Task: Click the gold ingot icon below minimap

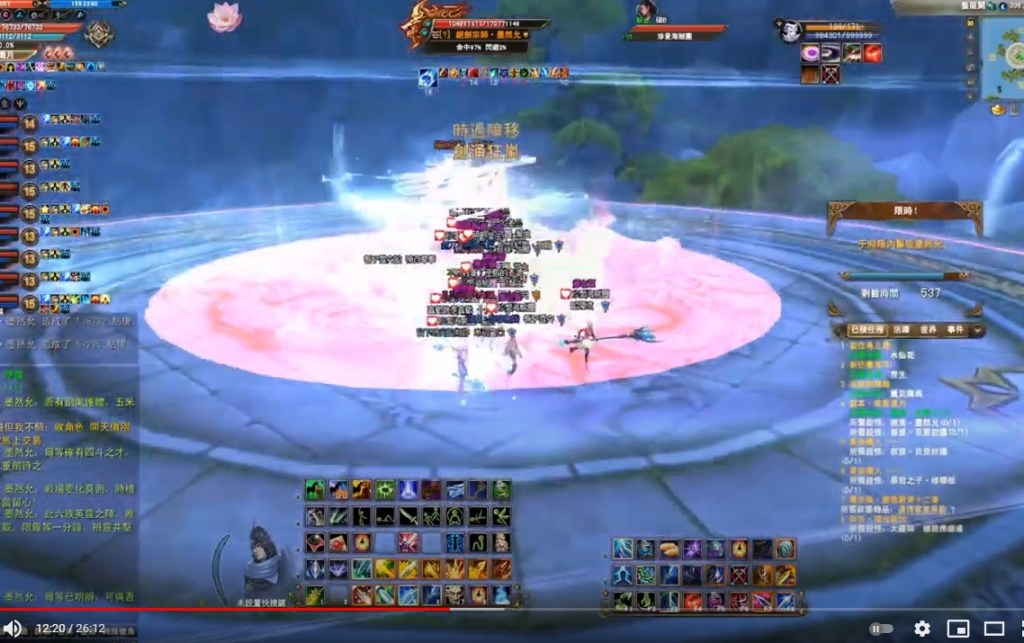Action: [x=998, y=108]
